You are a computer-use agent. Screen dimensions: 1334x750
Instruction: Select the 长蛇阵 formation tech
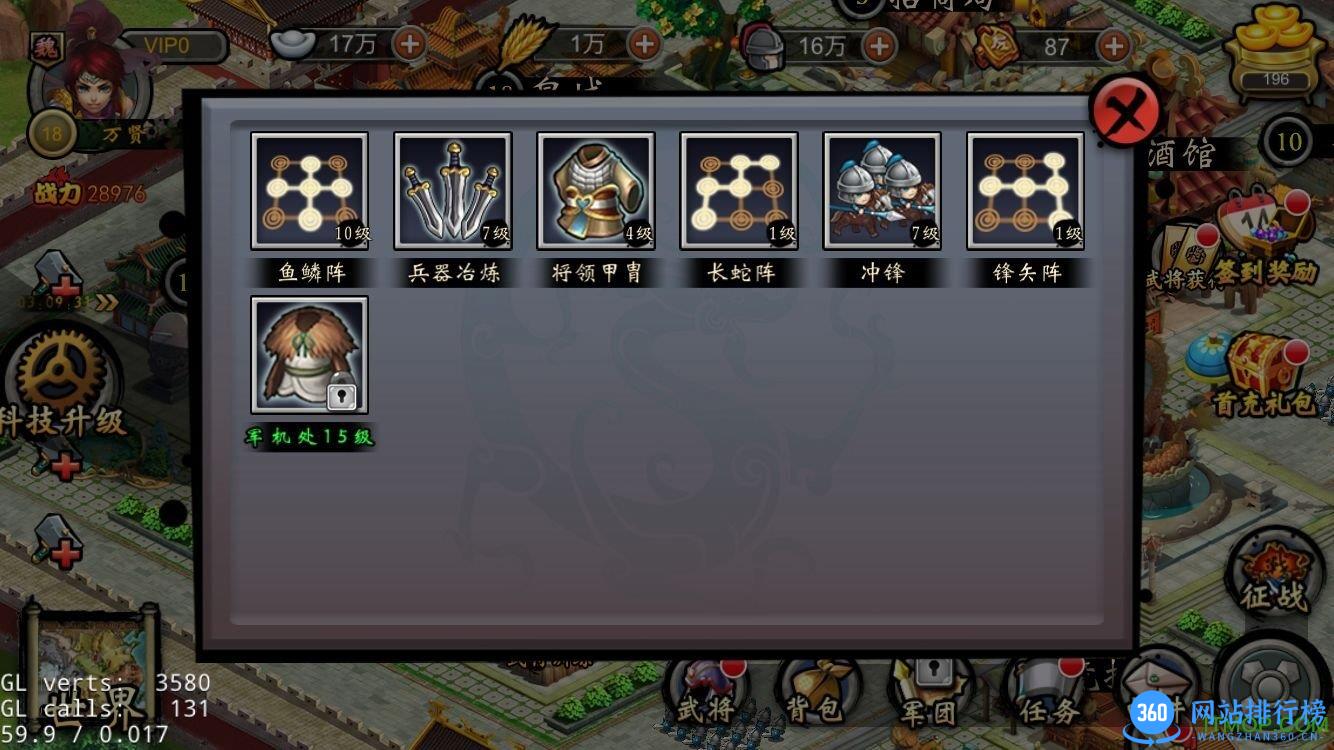point(739,191)
